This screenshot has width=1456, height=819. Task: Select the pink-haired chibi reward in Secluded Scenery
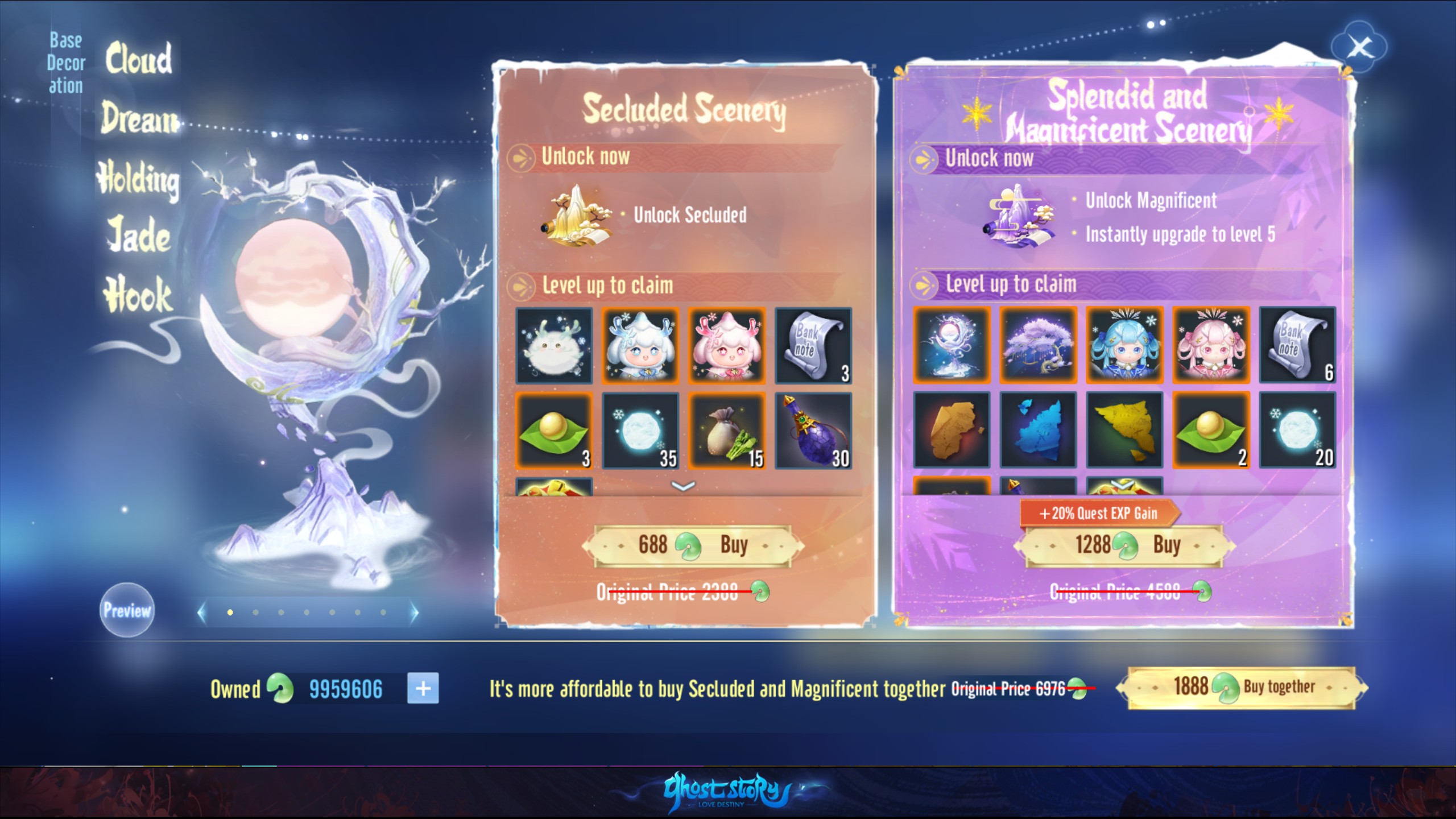(x=727, y=345)
